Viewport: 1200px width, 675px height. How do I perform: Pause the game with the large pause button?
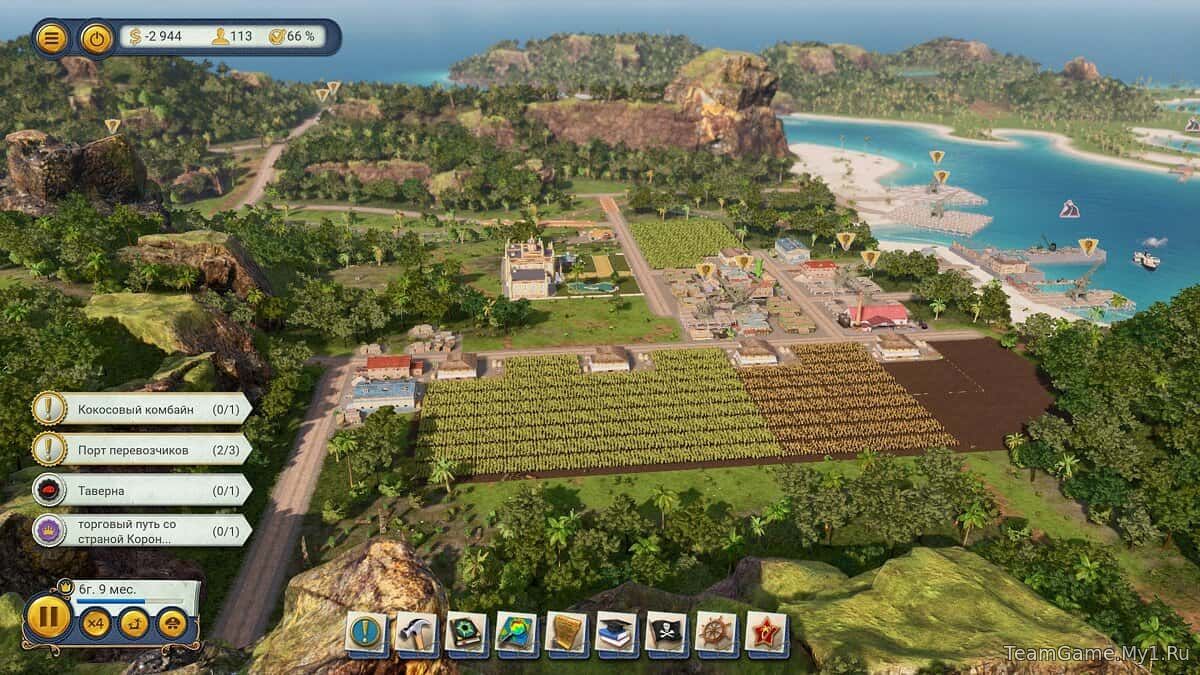pyautogui.click(x=47, y=617)
